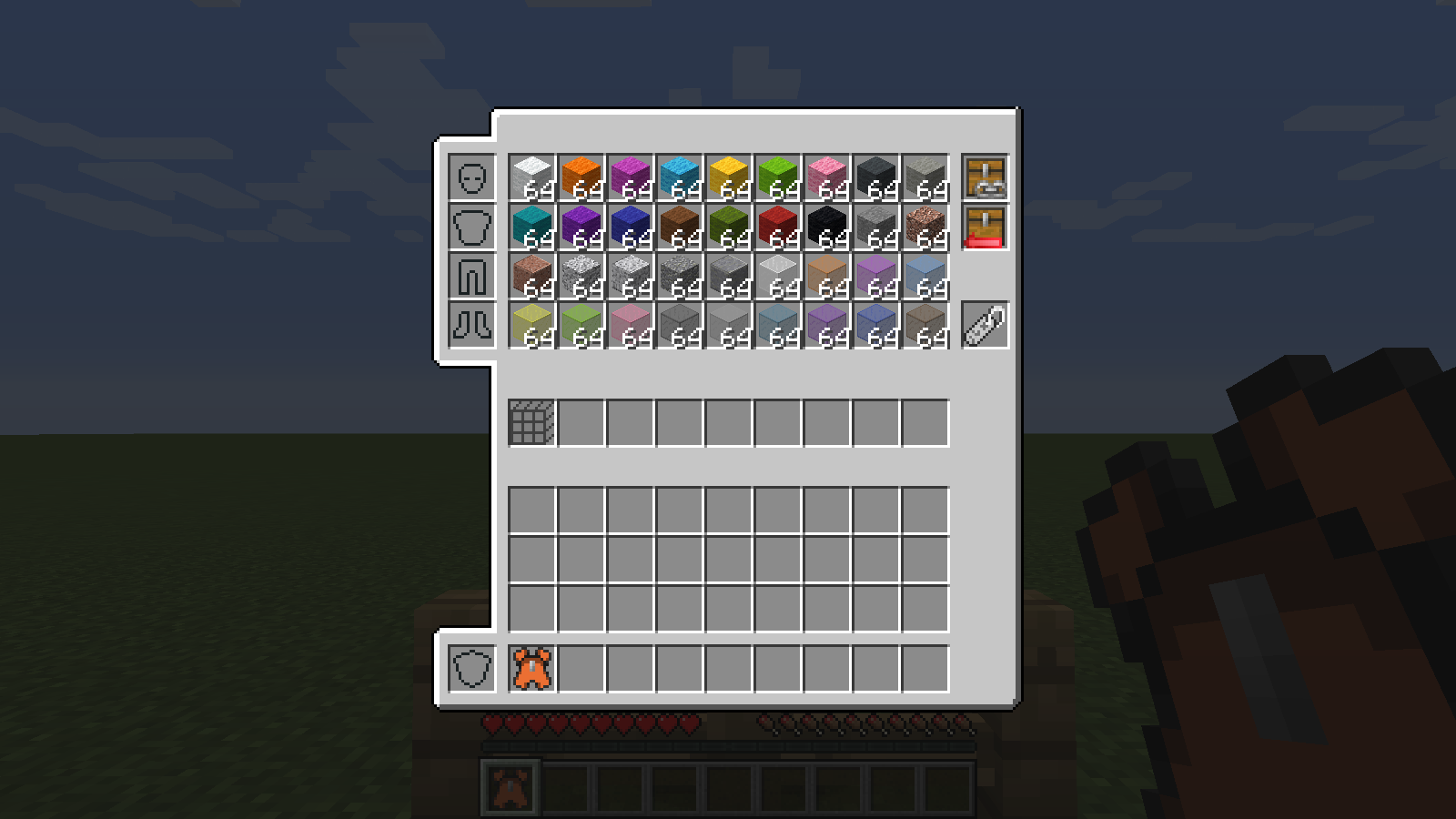Click the chained chest icon on the right
Screen dimensions: 1456x819
(x=984, y=177)
